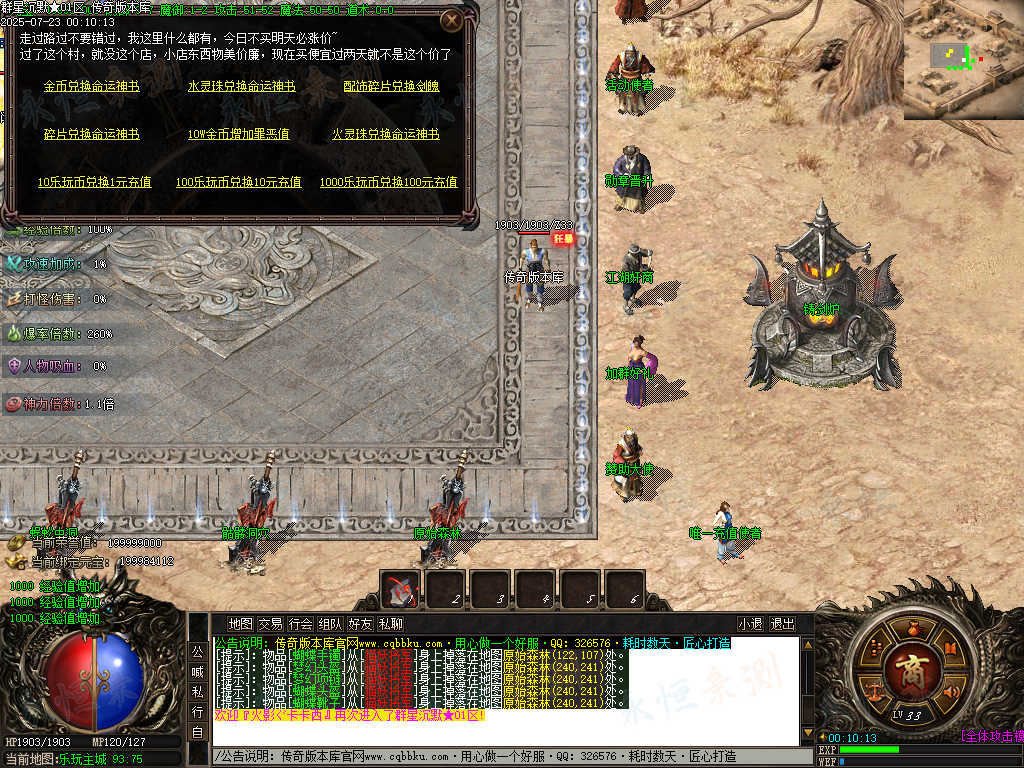Use the item in hotbar slot one
Viewport: 1024px width, 768px height.
click(402, 590)
